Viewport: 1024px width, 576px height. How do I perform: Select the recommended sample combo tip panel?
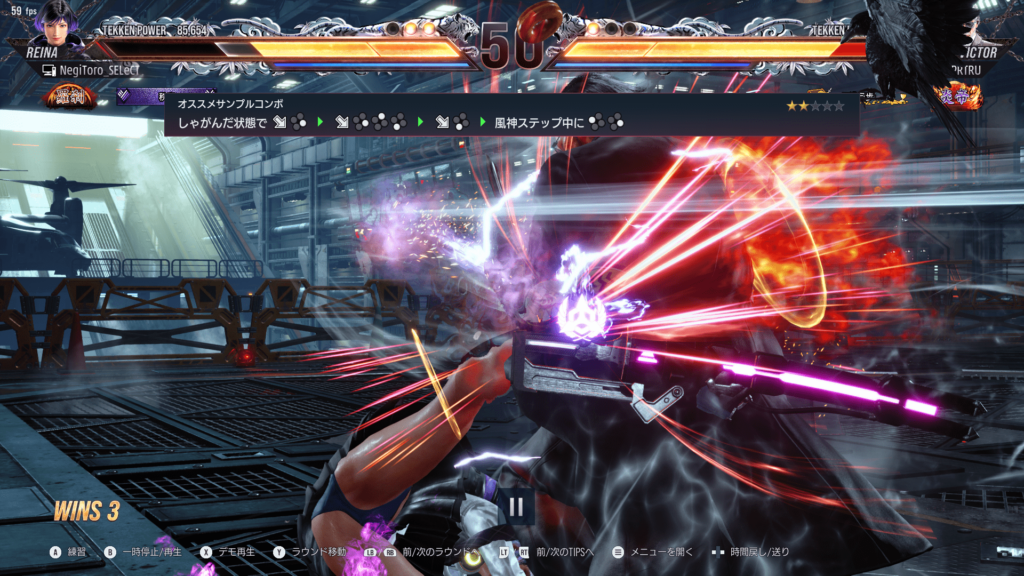tap(511, 114)
